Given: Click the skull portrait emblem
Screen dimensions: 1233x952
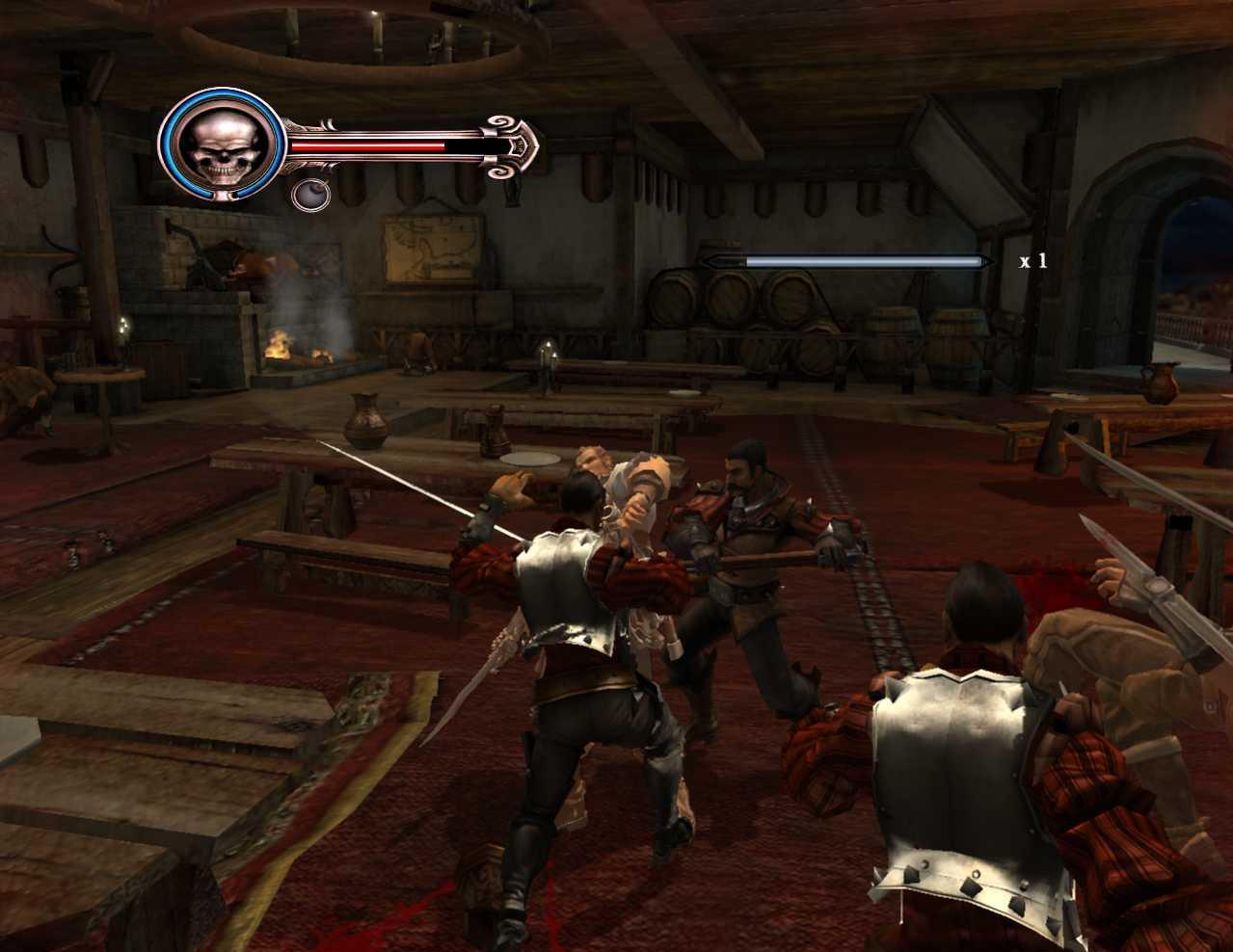Looking at the screenshot, I should [x=222, y=145].
